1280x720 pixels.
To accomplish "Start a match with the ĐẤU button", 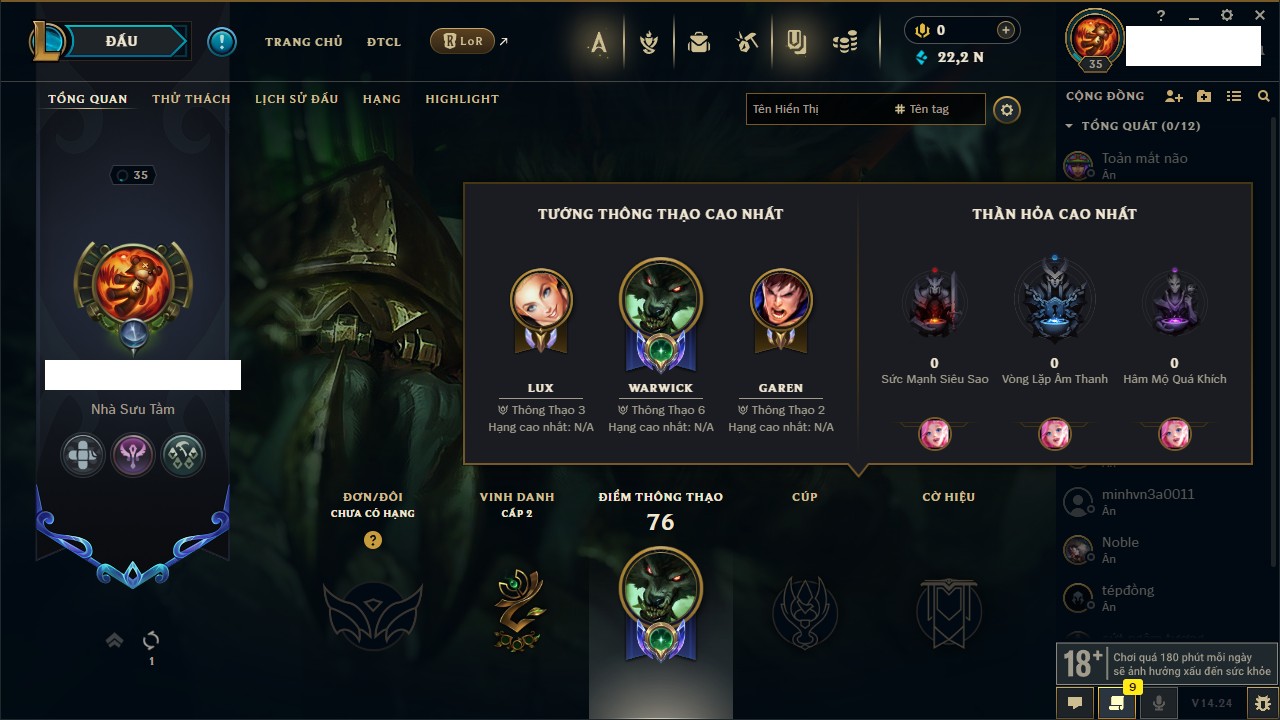I will coord(121,41).
